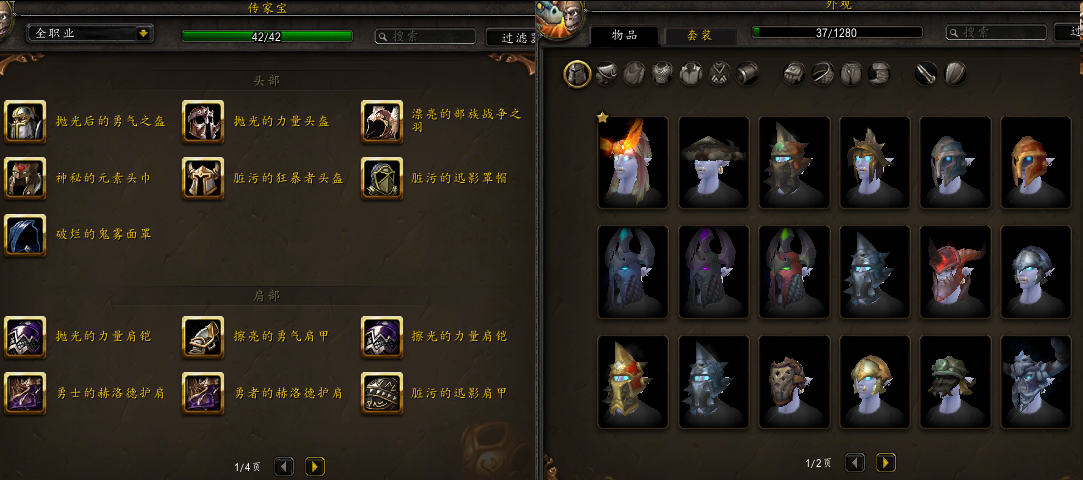
Task: Pick the 脏污的迅影肩甲 shoulder heirloom
Action: tap(381, 393)
